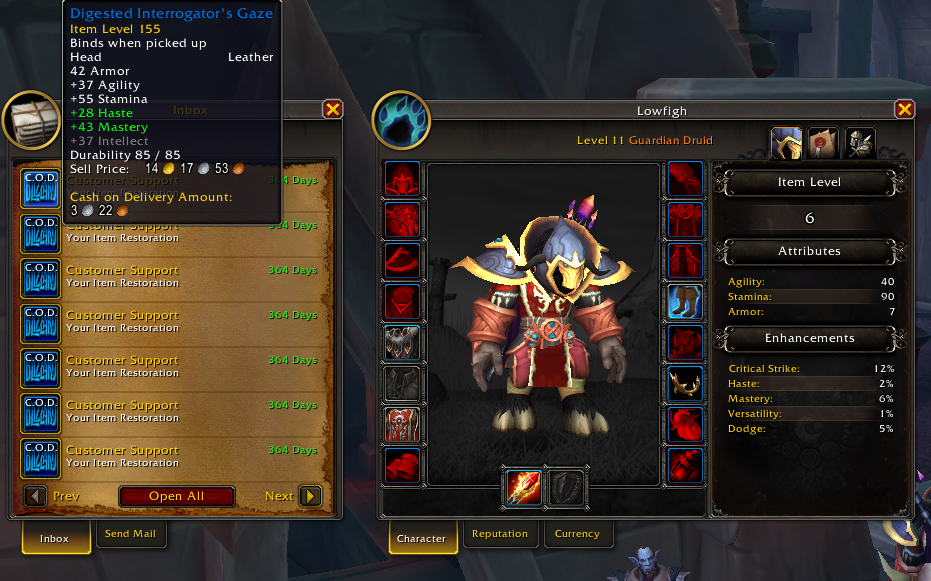
Task: Click the empty off-hand shield slot
Action: 568,487
